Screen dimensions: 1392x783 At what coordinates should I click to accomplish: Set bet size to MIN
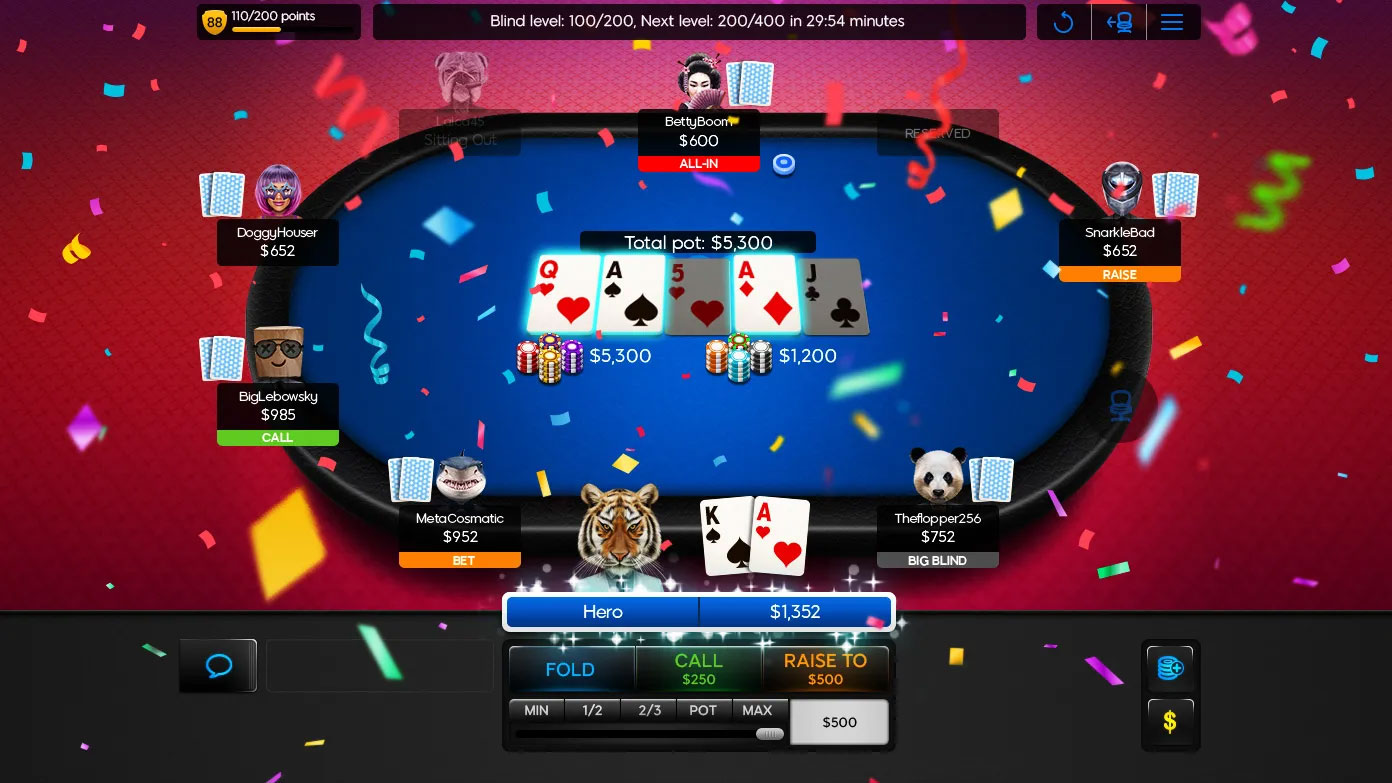click(536, 710)
